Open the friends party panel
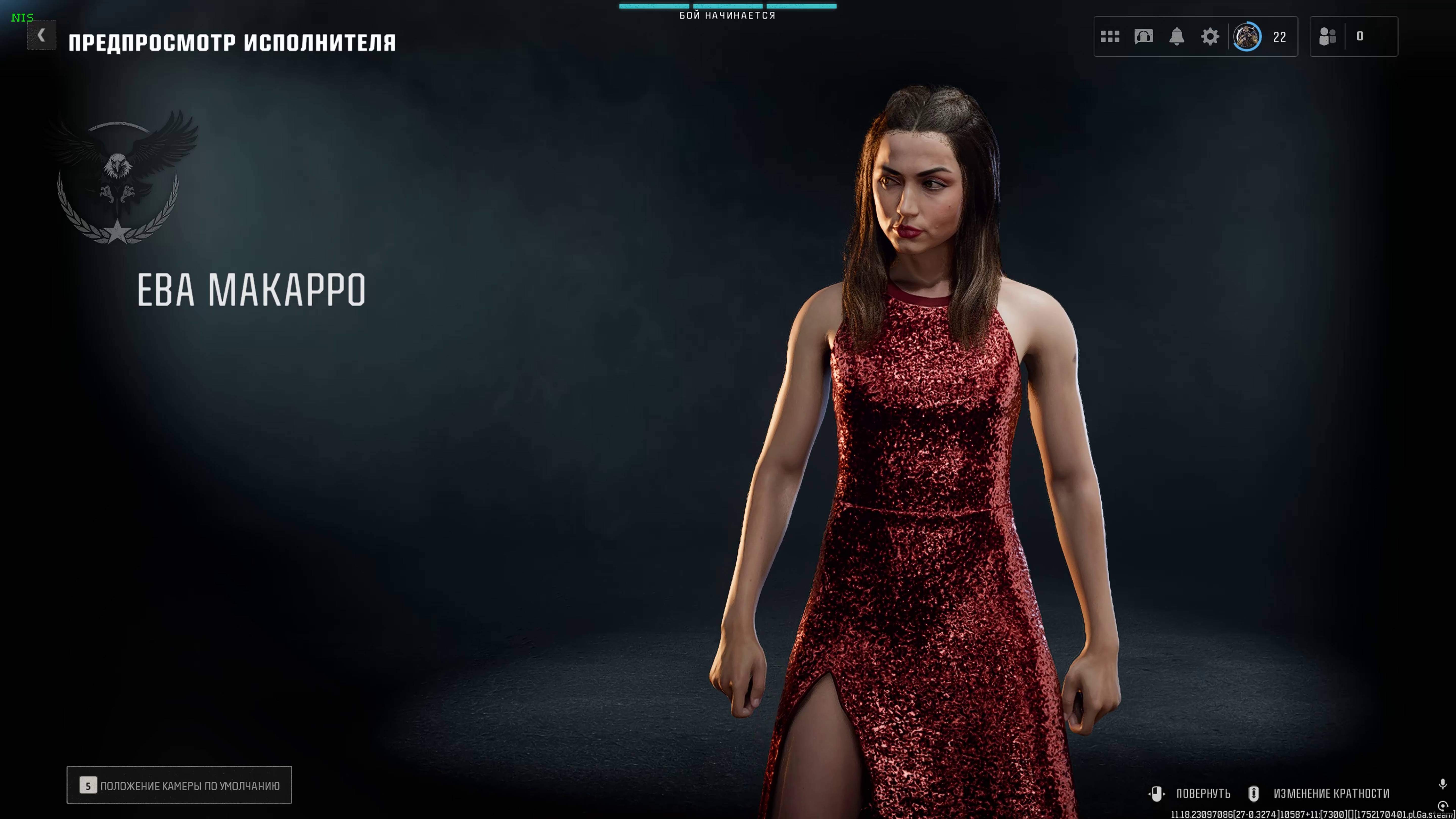 click(x=1327, y=37)
